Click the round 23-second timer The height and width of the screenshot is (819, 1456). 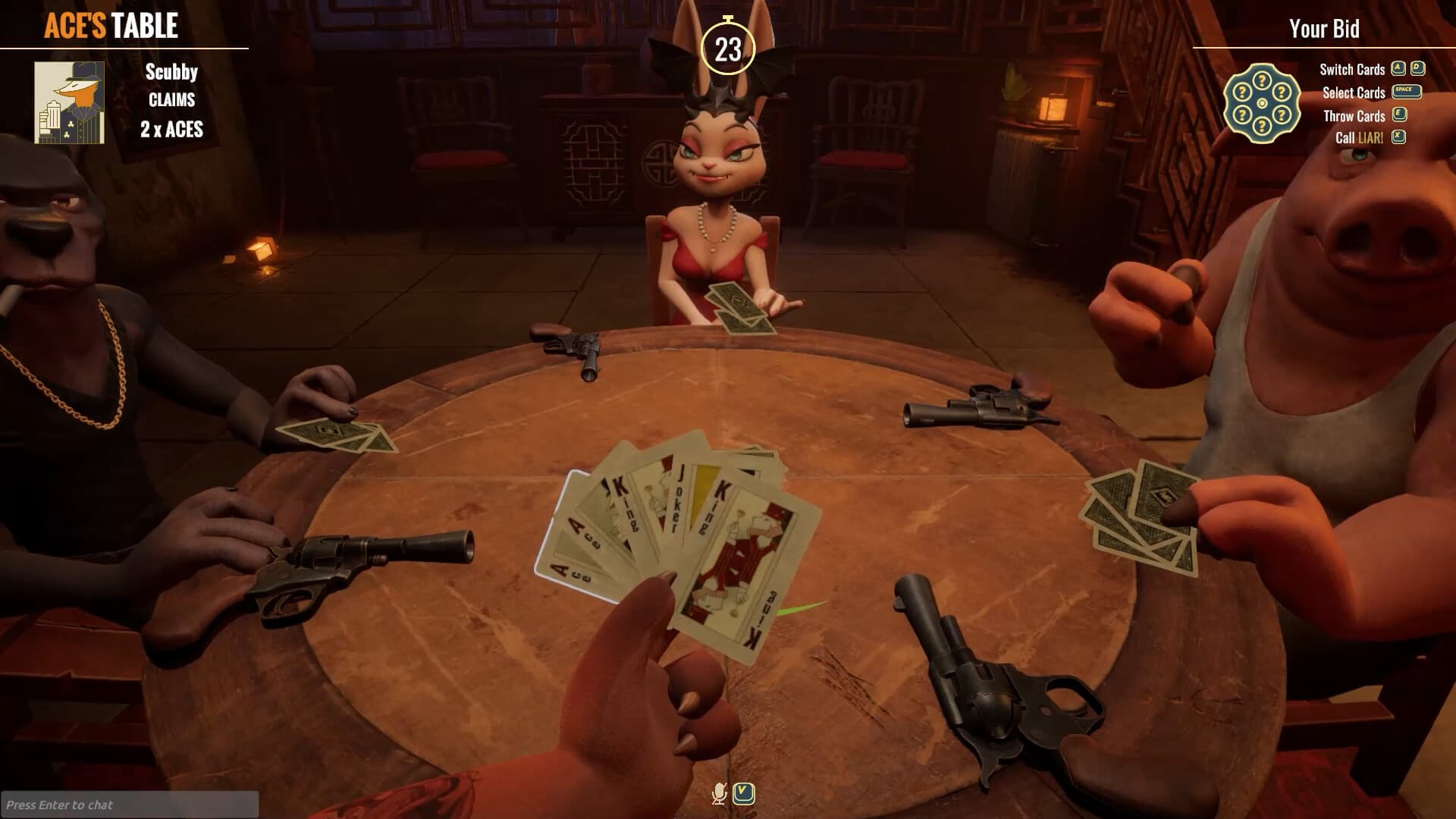[x=727, y=48]
